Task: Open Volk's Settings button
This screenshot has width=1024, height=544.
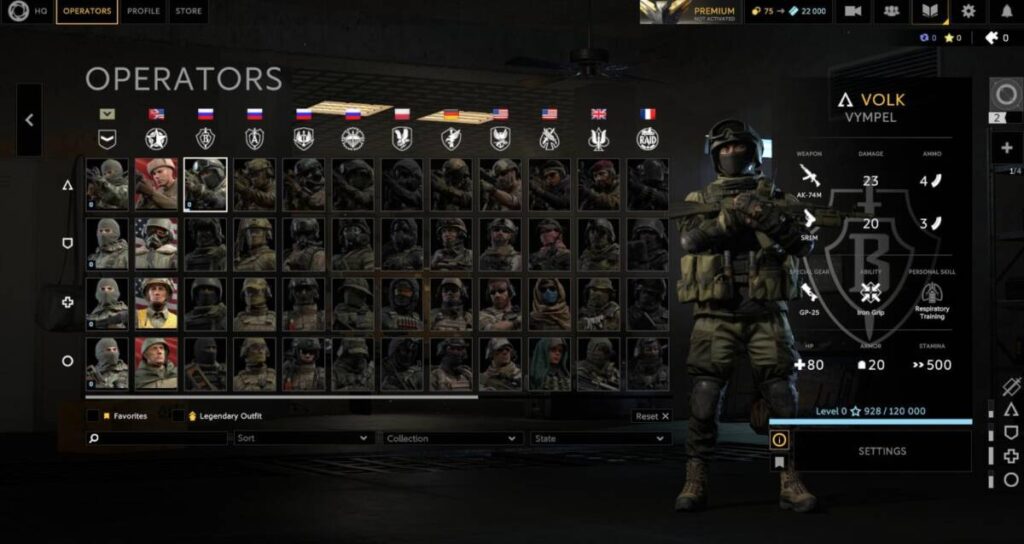Action: [x=882, y=451]
